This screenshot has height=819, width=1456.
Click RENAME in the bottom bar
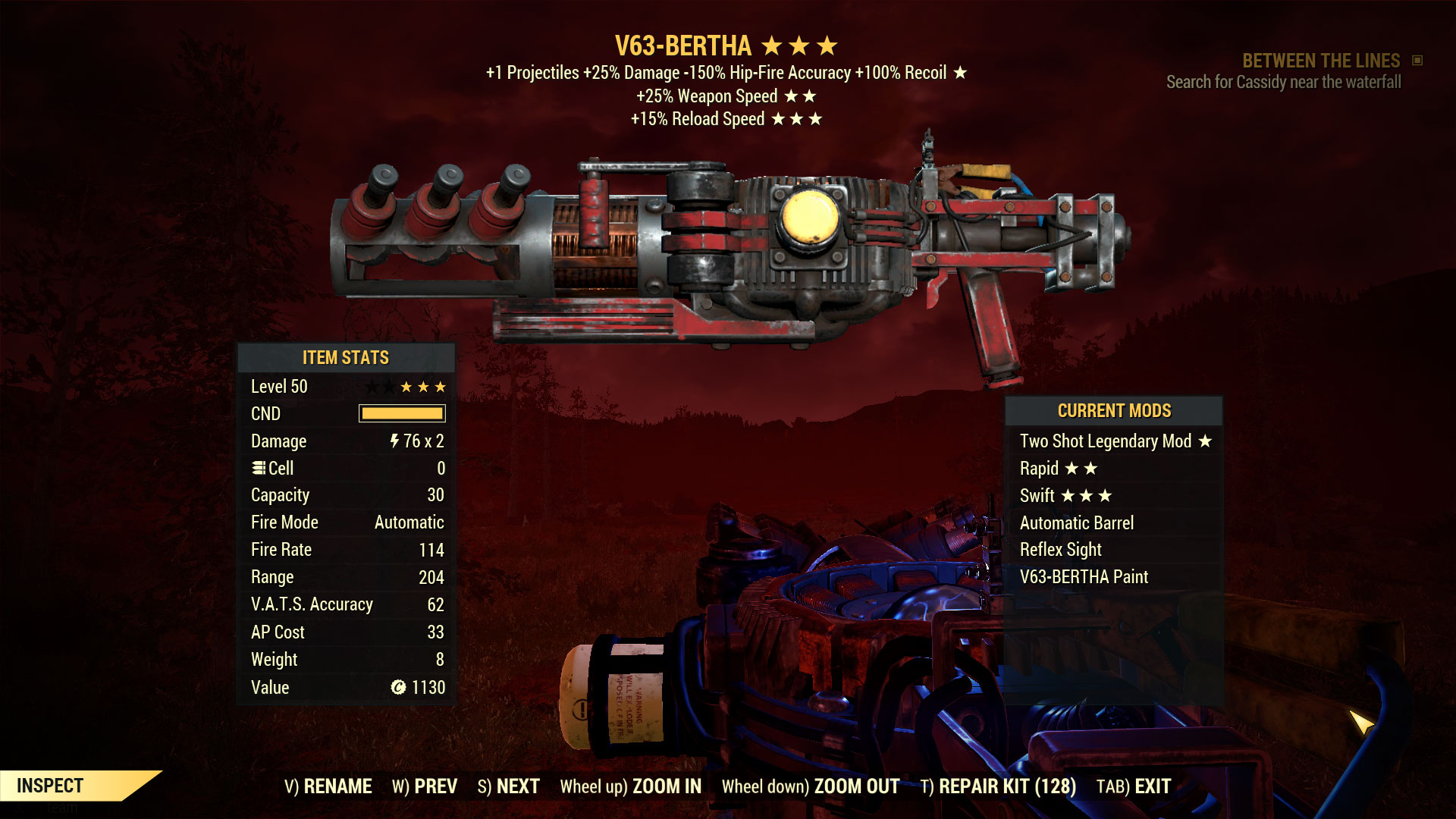337,786
